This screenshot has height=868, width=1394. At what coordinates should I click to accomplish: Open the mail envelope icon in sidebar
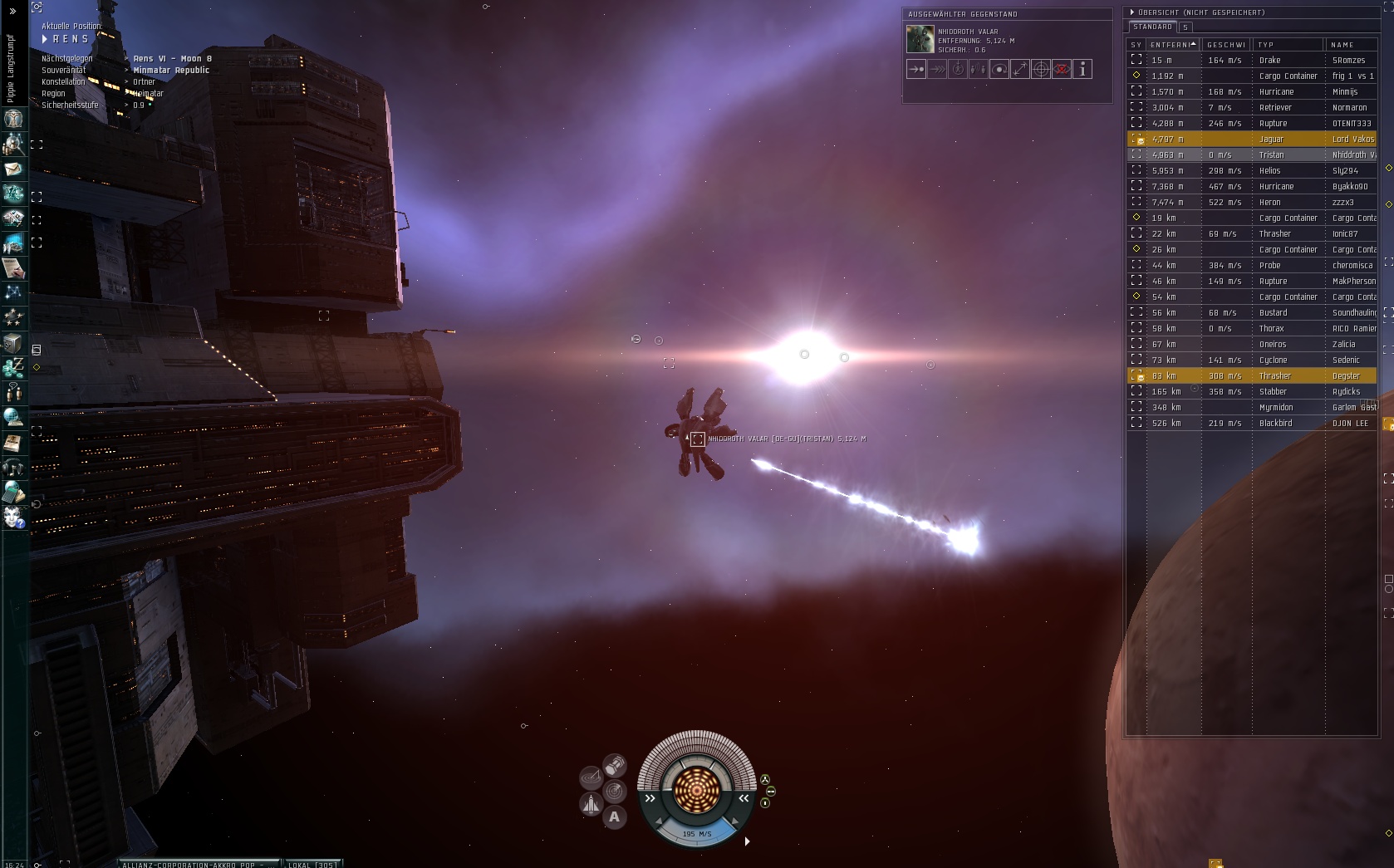pyautogui.click(x=13, y=169)
